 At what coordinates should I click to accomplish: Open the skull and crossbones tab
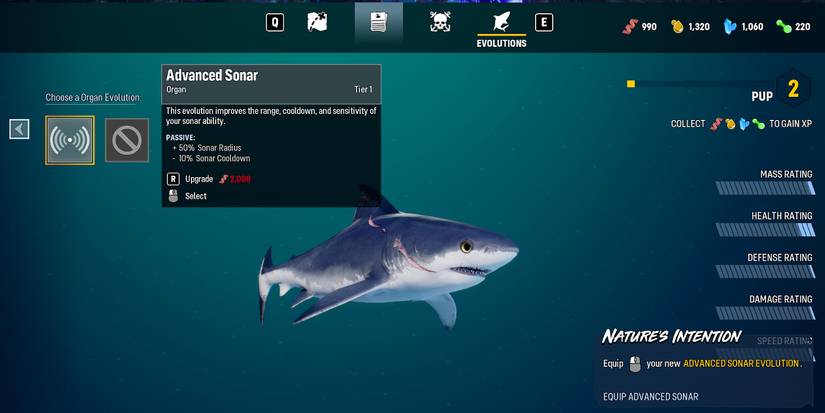coord(440,22)
